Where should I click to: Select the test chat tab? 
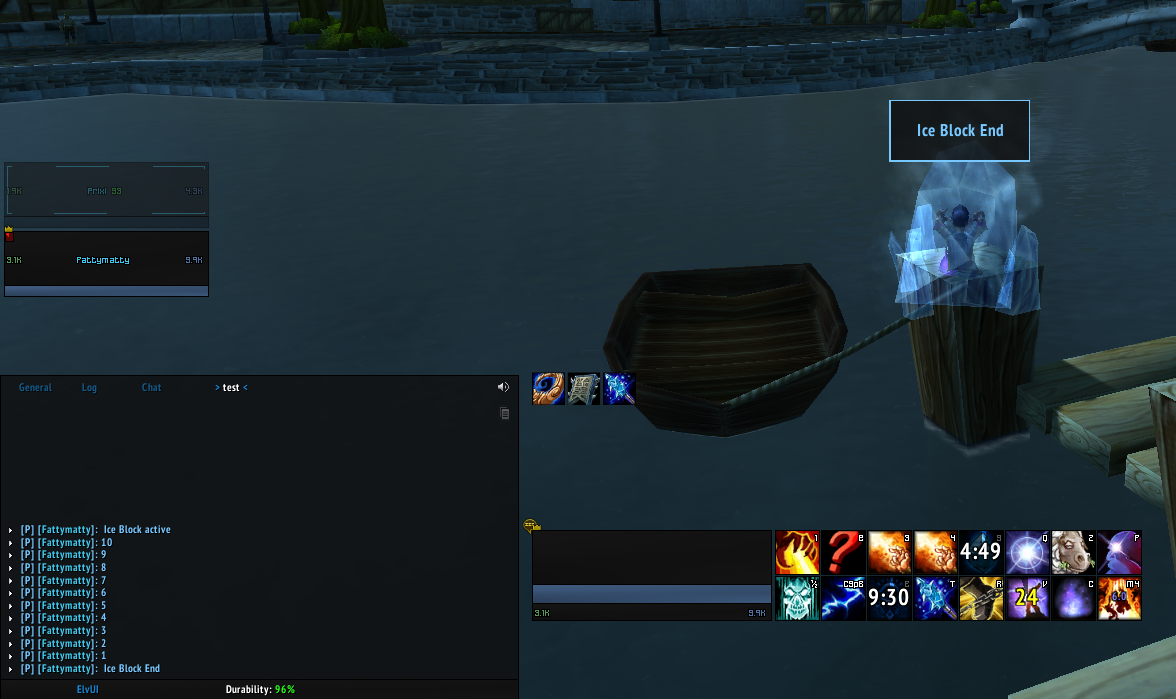[231, 387]
